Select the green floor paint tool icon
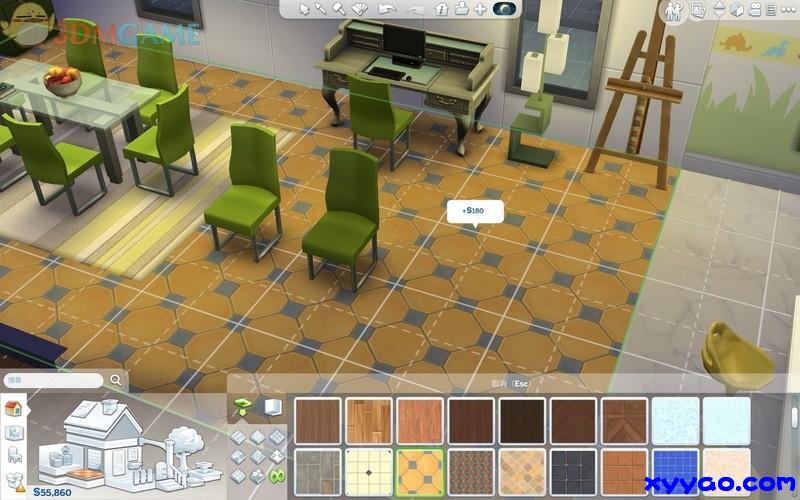This screenshot has width=800, height=500. (x=243, y=405)
